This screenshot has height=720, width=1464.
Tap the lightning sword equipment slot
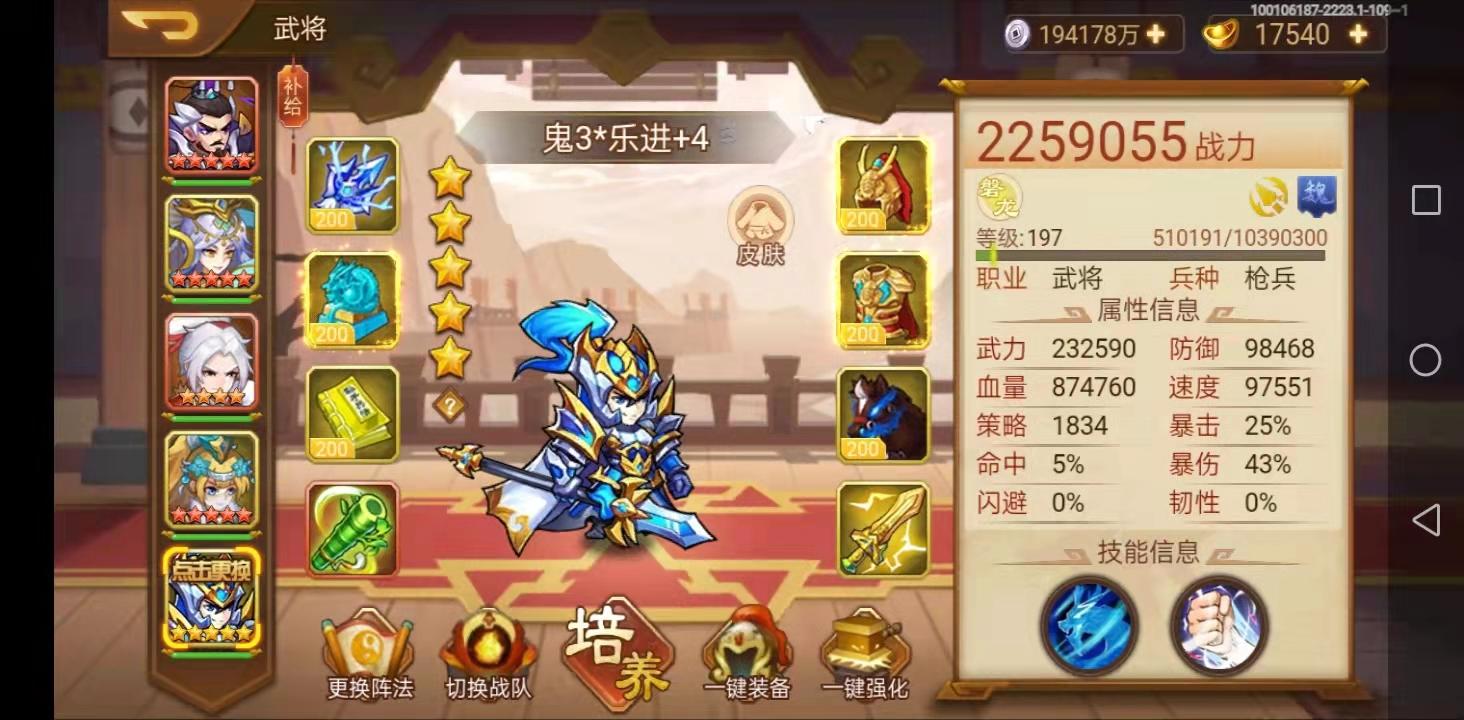coord(883,527)
